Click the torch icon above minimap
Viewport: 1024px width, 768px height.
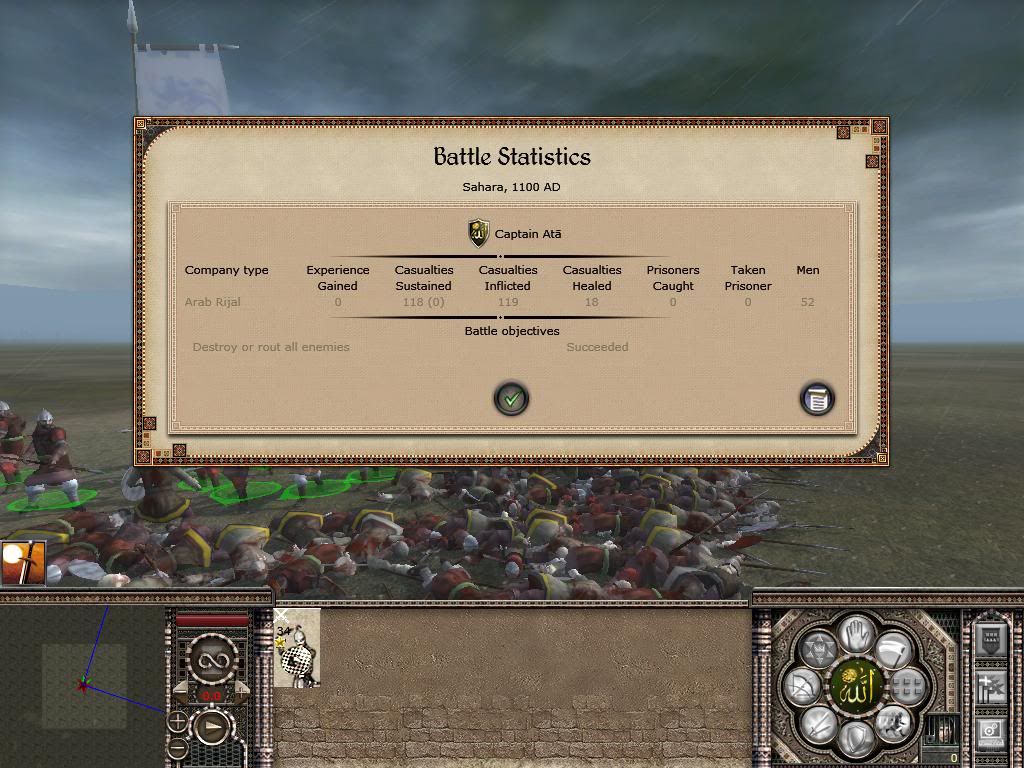pos(22,564)
